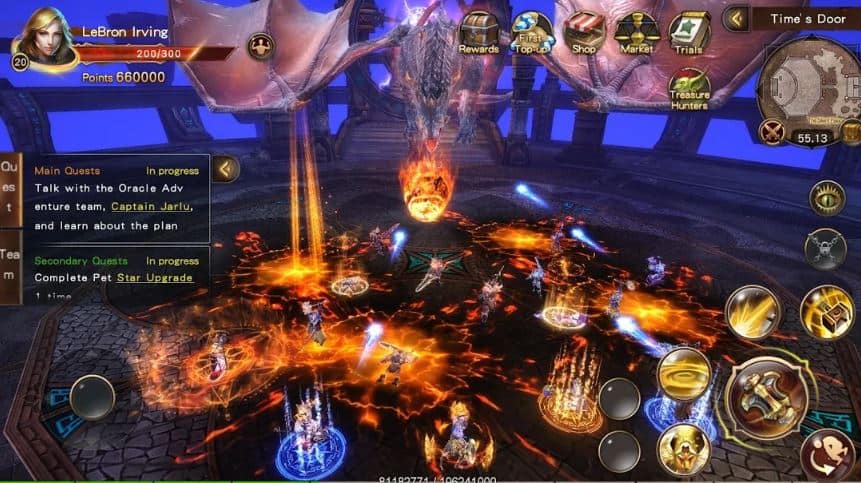This screenshot has width=861, height=483.
Task: Open the First Top-up offer
Action: coord(531,31)
